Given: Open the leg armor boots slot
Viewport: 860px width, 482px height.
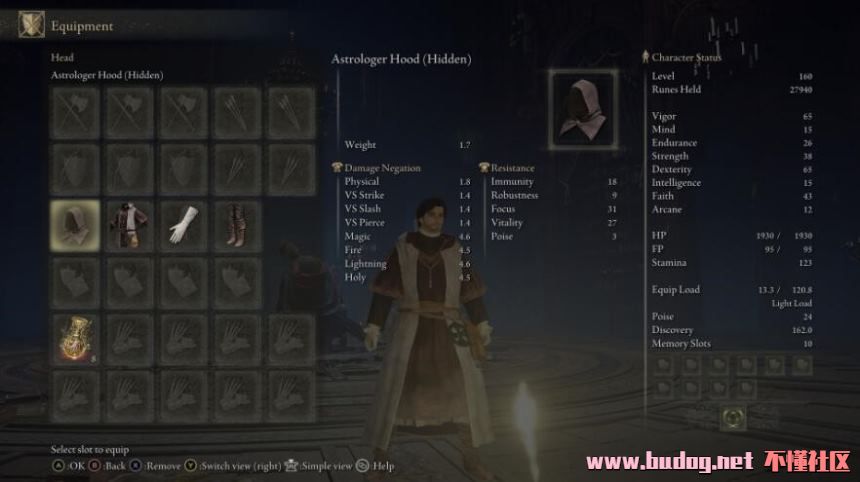Looking at the screenshot, I should tap(236, 225).
